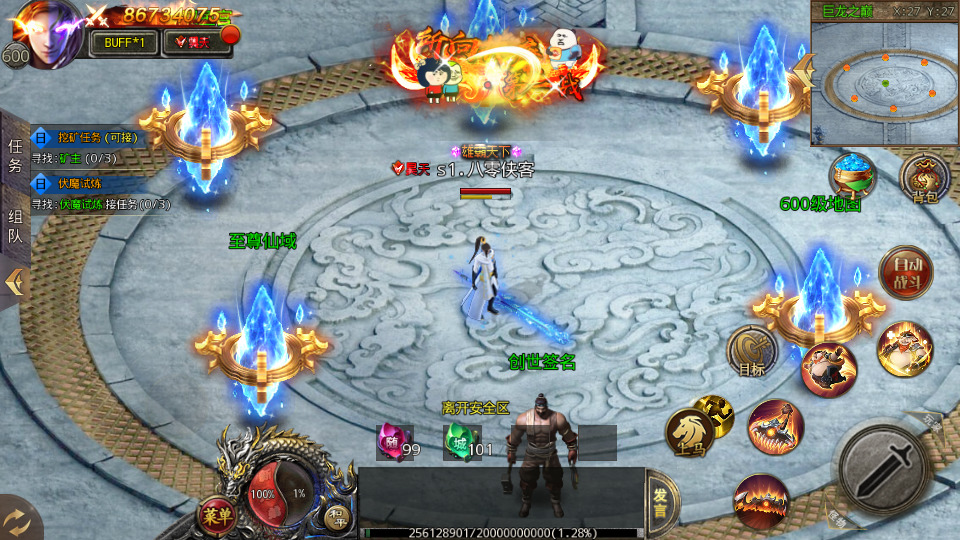Image resolution: width=960 pixels, height=540 pixels.
Task: Open the BUFF*1 status button
Action: [x=124, y=42]
